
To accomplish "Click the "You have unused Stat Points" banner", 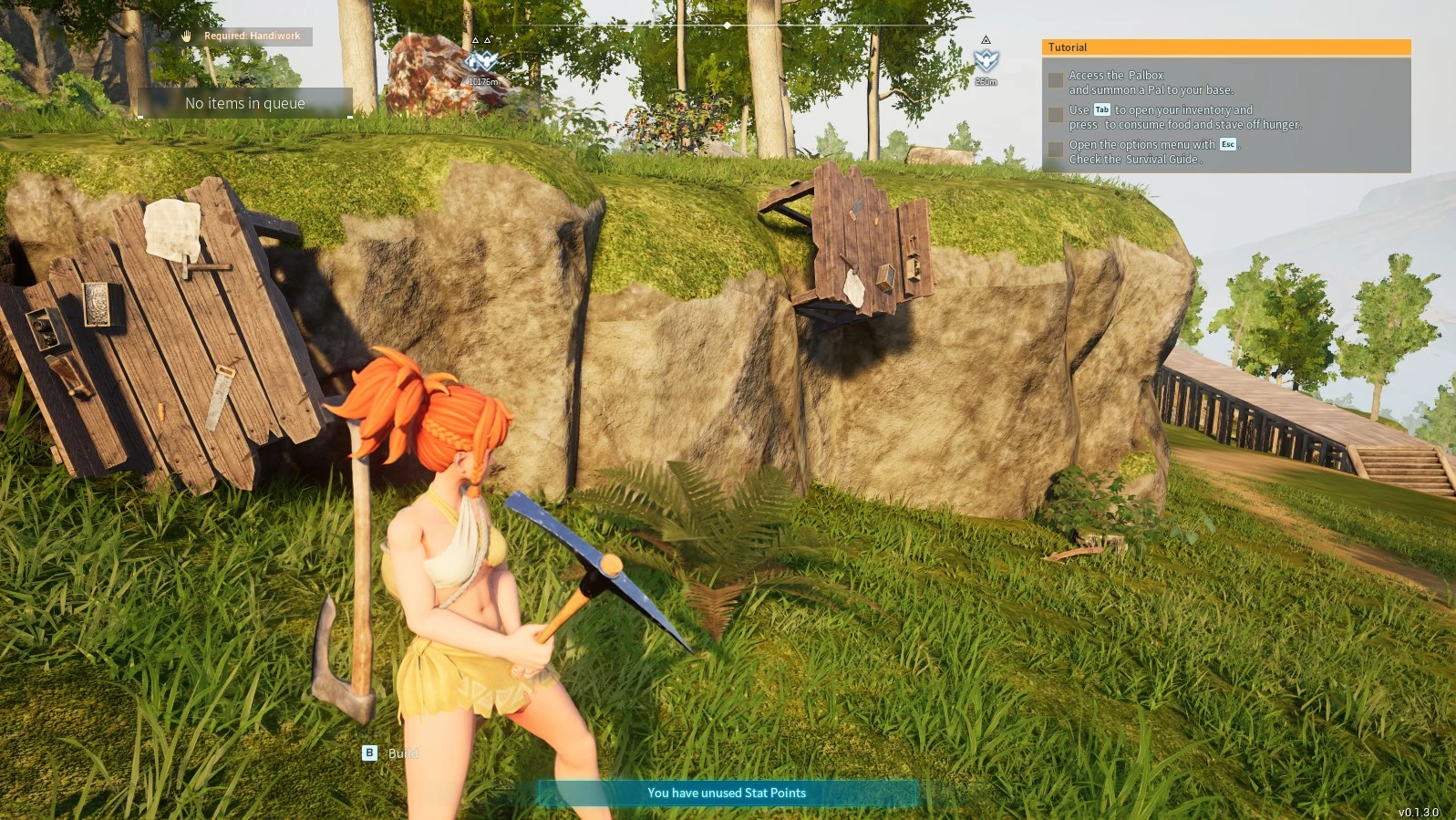I will tap(727, 793).
